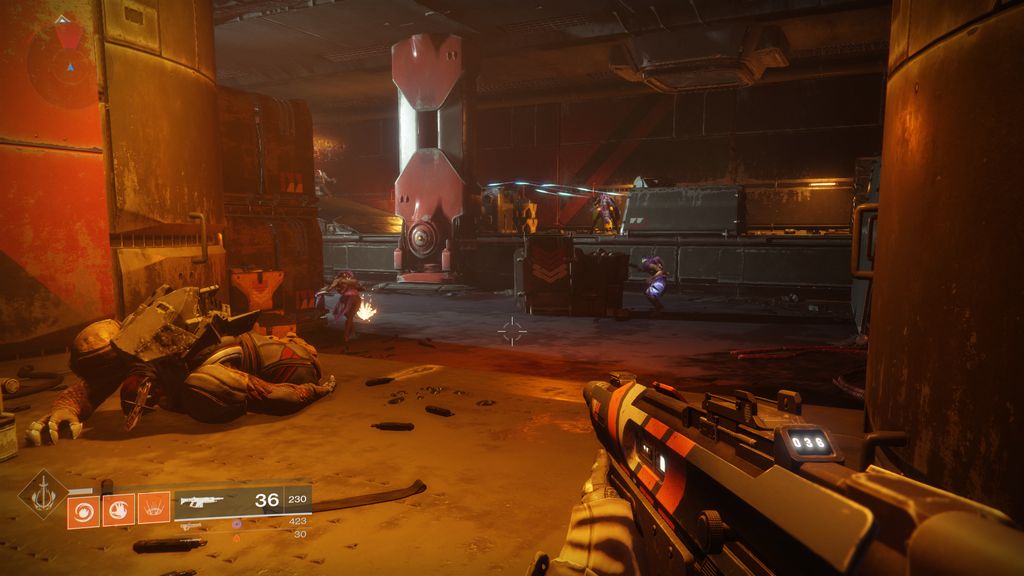The image size is (1024, 576).
Task: Switch to the secondary weapon icon
Action: pos(191,525)
